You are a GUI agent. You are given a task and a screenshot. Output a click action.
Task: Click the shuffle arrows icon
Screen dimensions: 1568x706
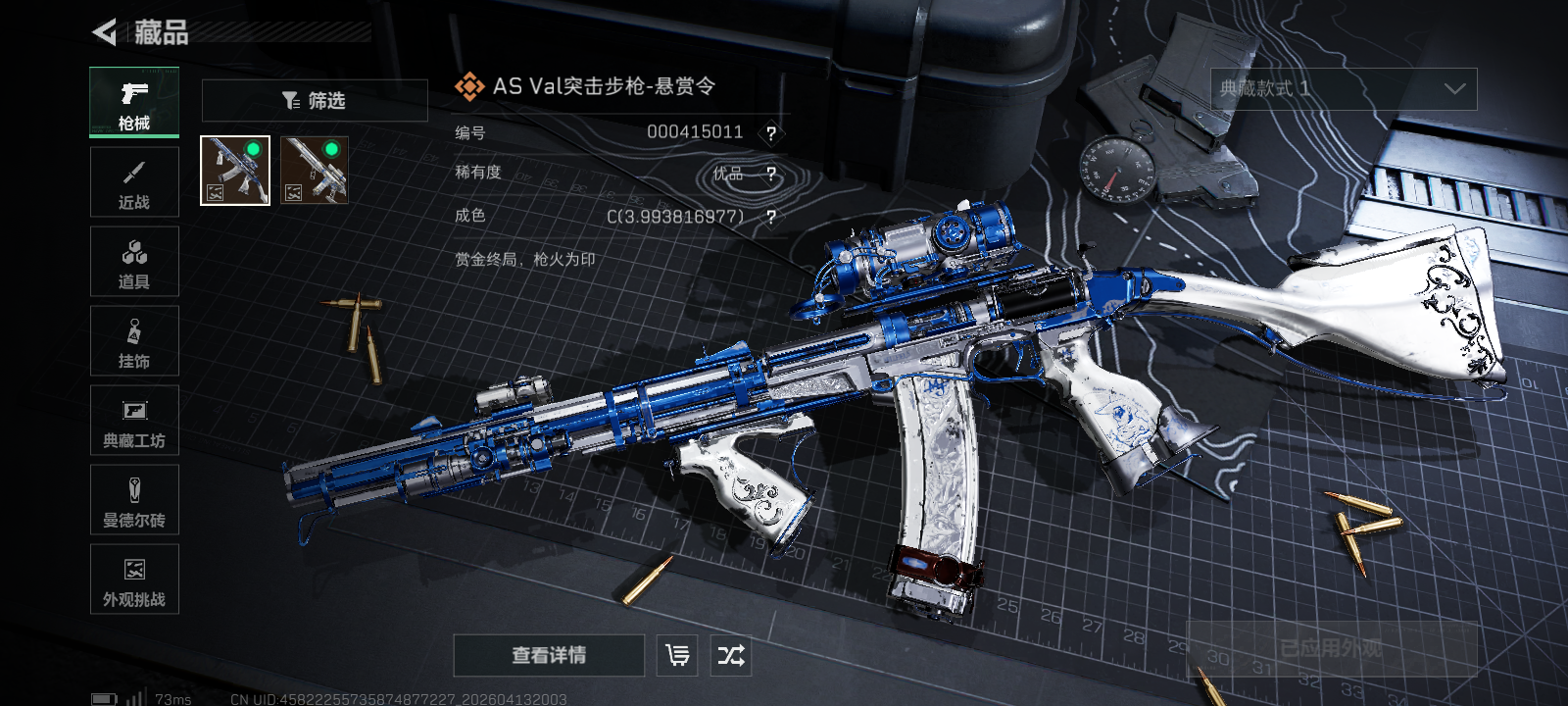tap(731, 655)
